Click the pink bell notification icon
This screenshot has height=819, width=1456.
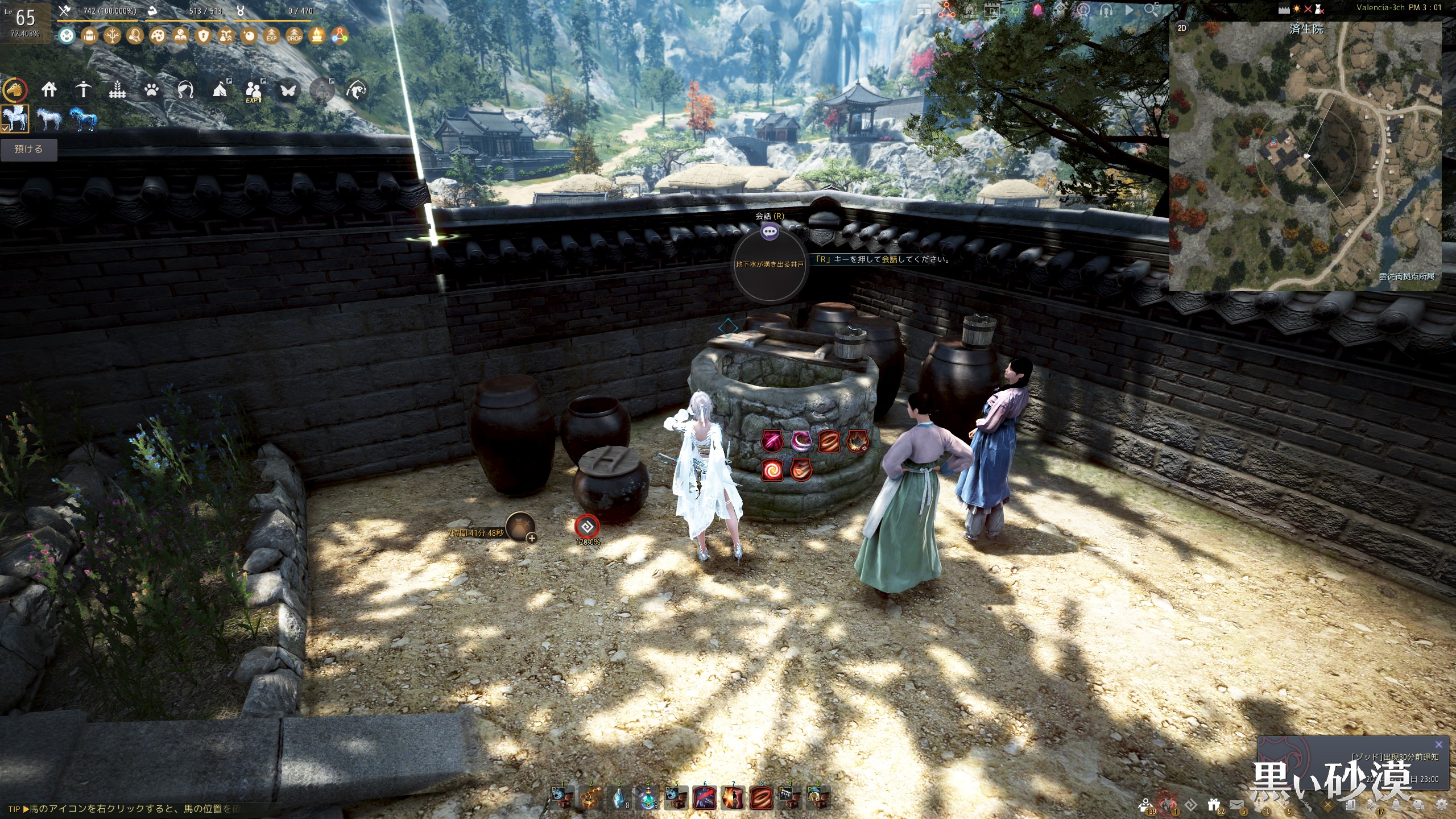tap(1037, 10)
